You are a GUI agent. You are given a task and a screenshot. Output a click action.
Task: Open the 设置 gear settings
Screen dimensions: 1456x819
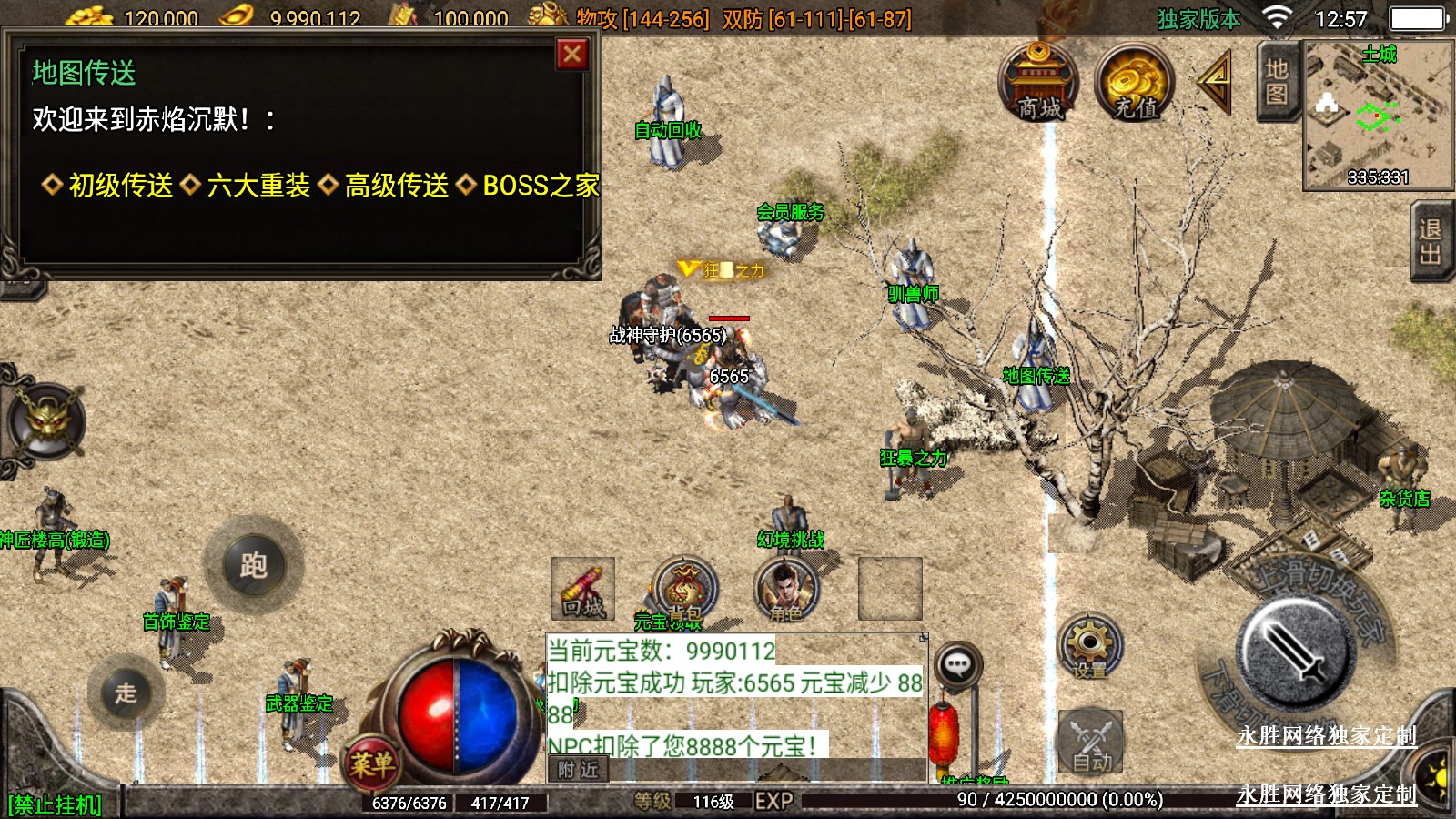click(x=1089, y=647)
